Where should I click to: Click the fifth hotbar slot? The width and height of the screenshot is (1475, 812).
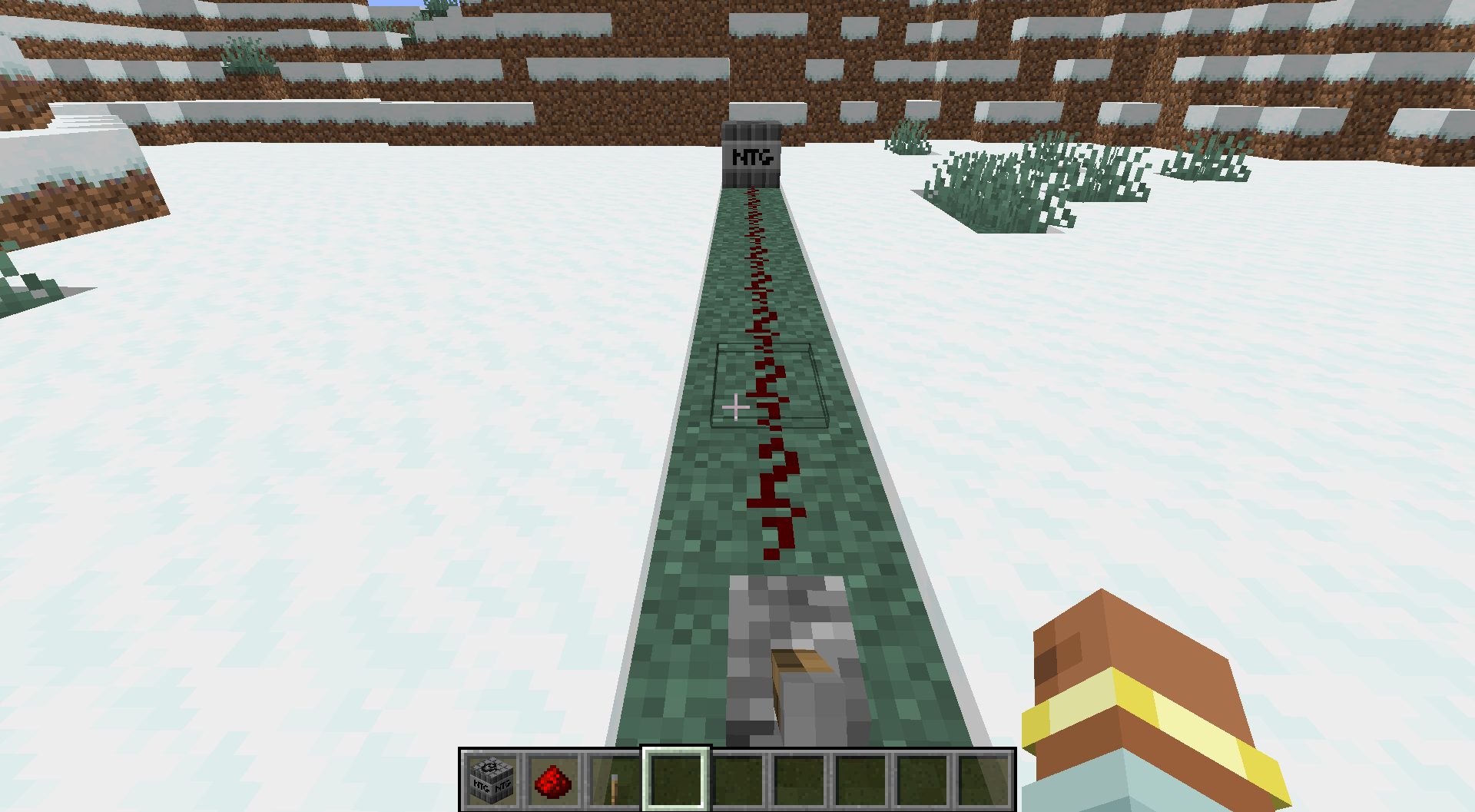click(736, 782)
